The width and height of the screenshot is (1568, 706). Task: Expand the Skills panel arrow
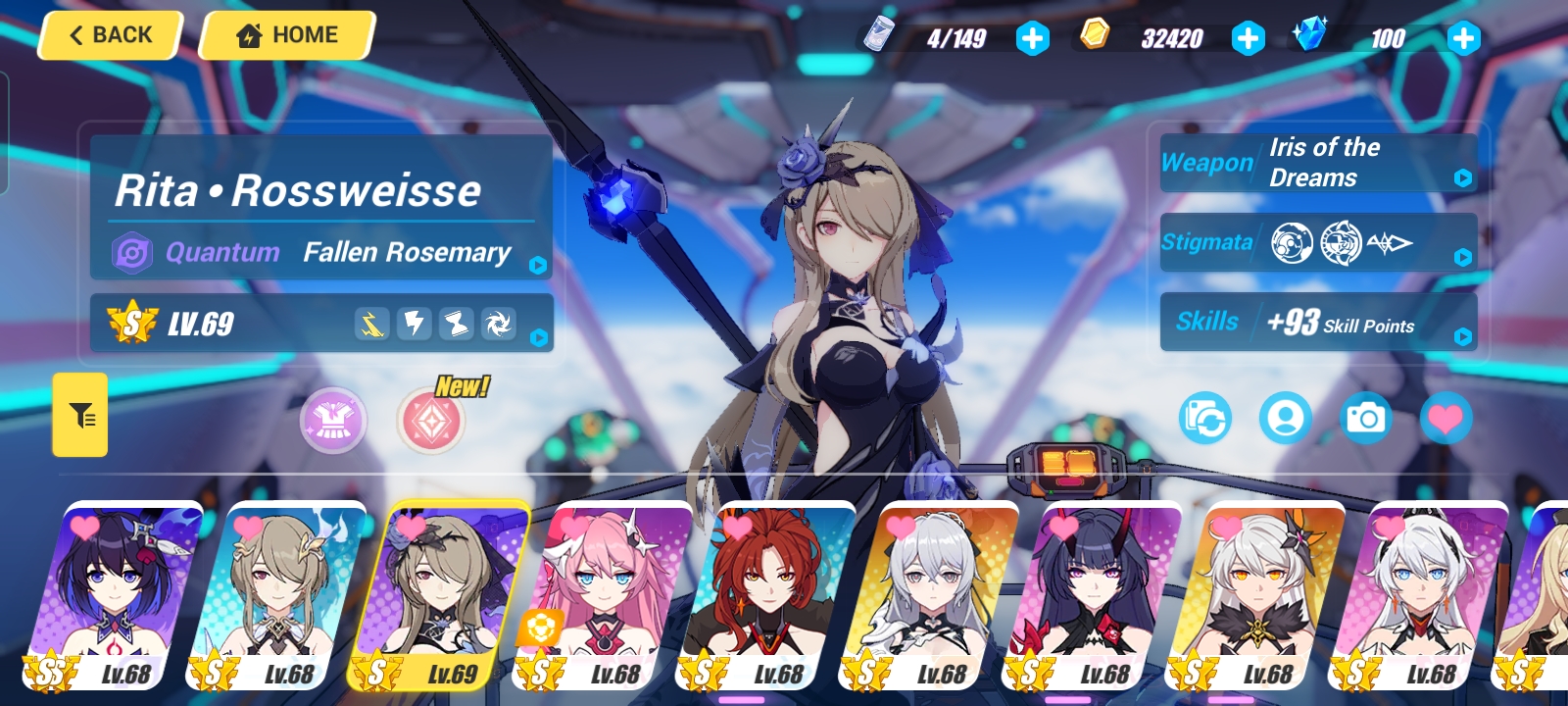pyautogui.click(x=1464, y=334)
